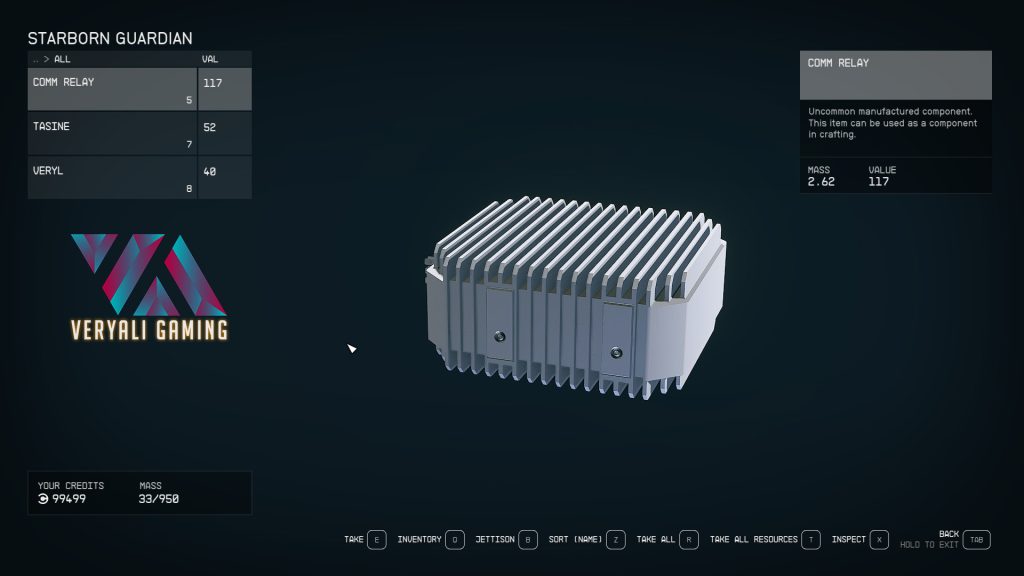The image size is (1024, 576).
Task: Go up via the All breadcrumb header
Action: point(62,59)
